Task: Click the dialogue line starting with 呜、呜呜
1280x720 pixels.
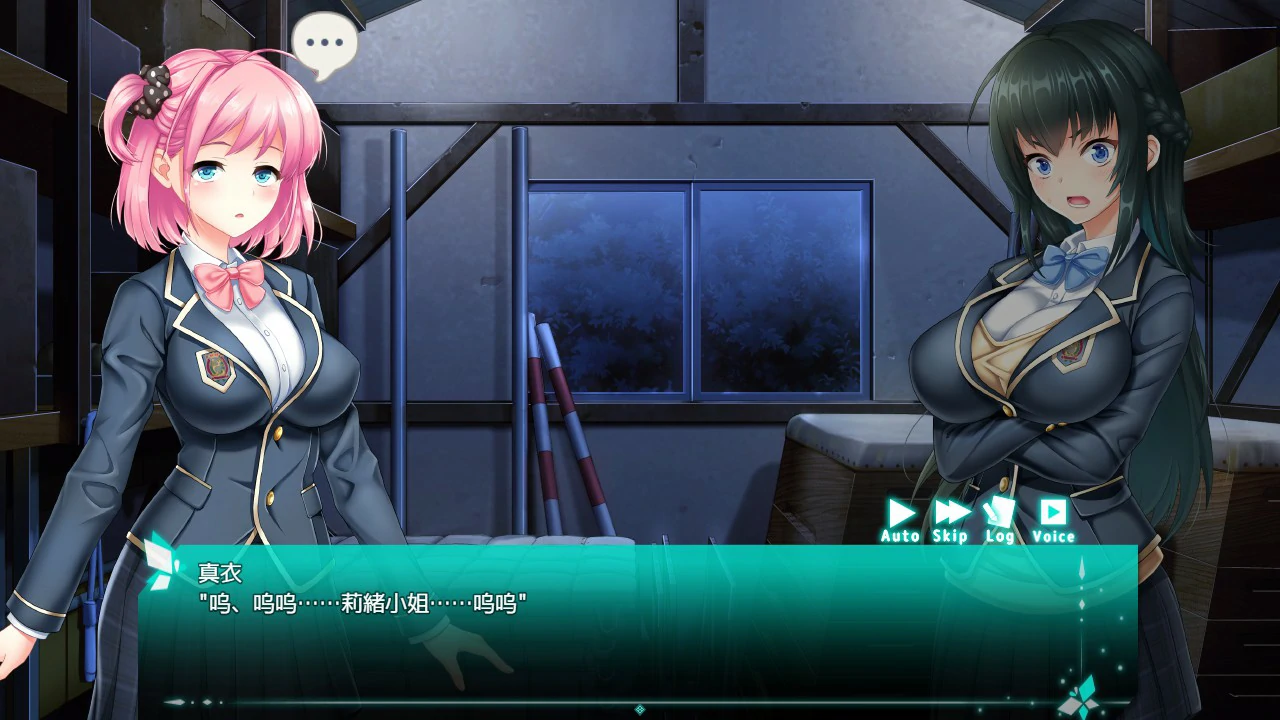Action: 360,602
